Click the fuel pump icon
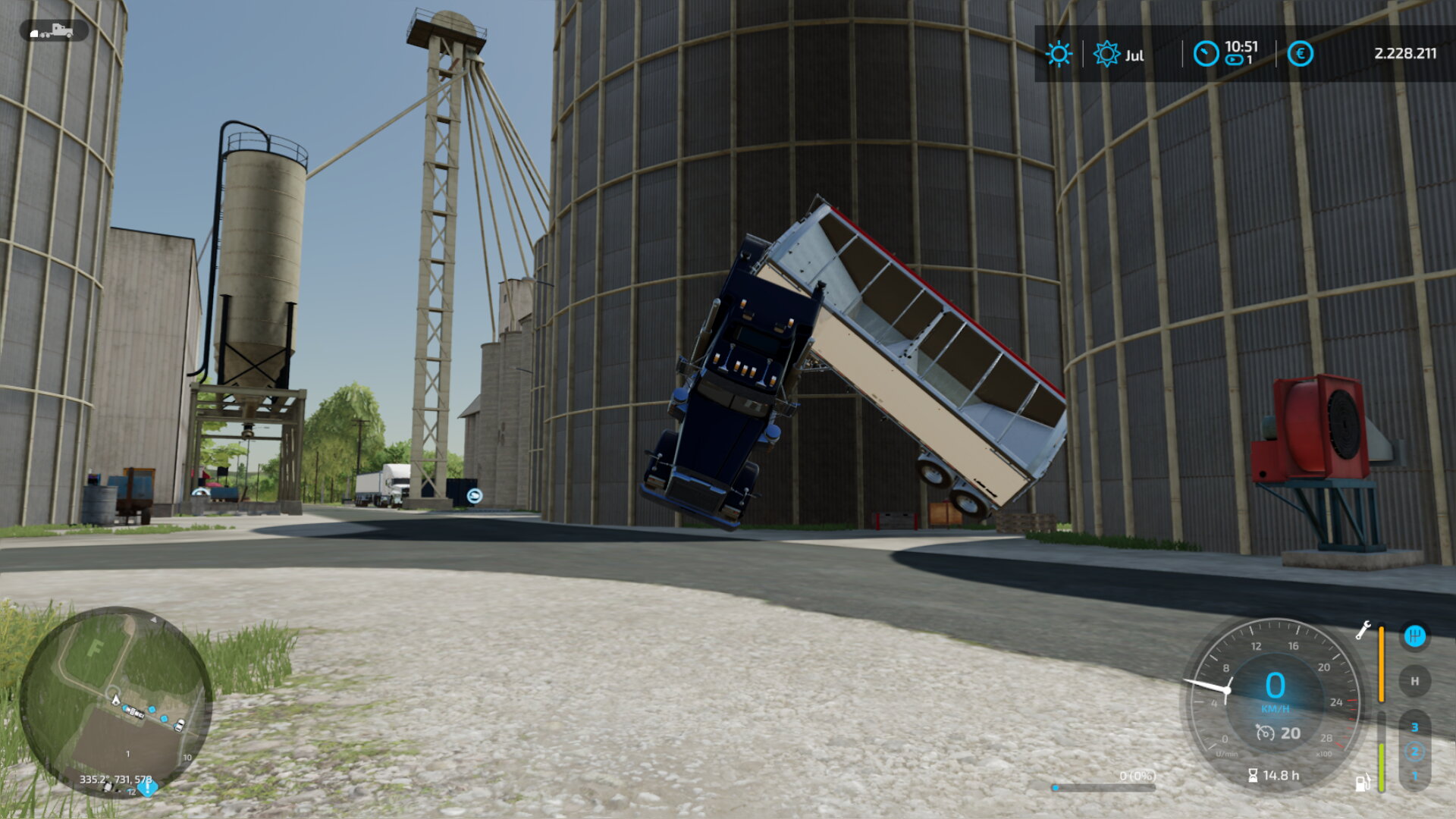Viewport: 1456px width, 819px height. coord(1362,783)
